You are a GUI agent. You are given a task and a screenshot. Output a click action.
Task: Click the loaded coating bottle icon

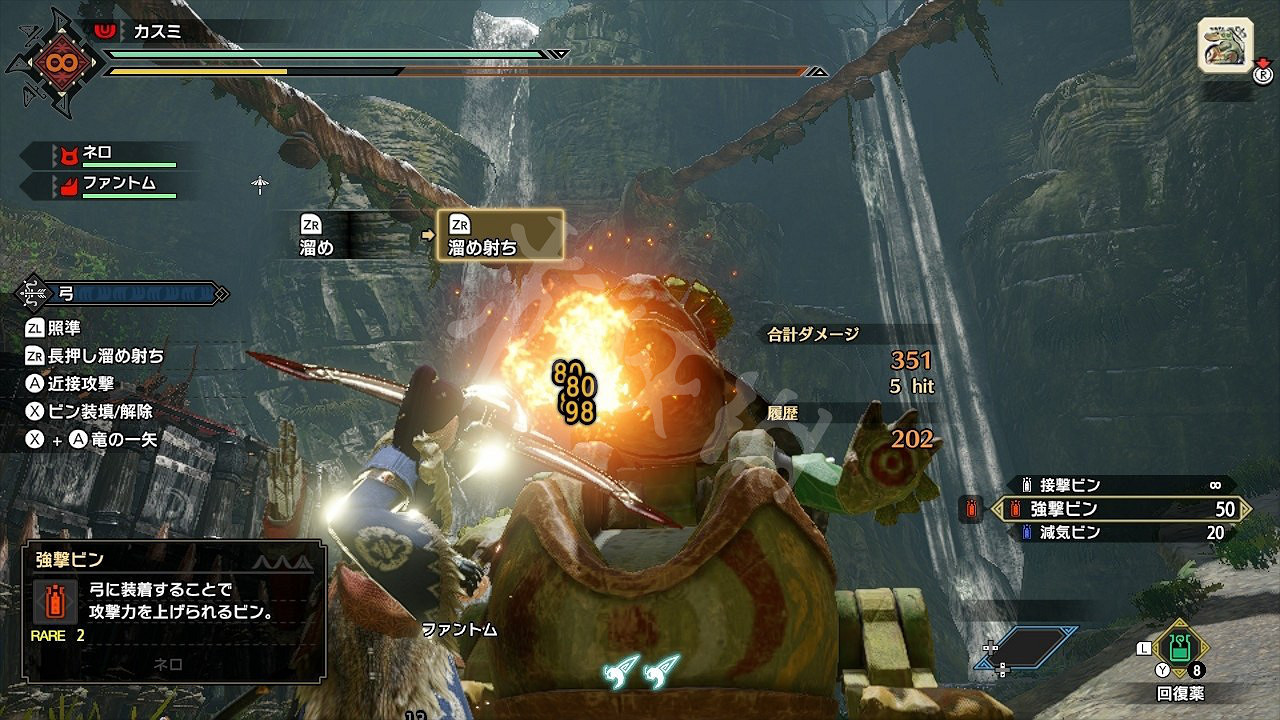coord(969,509)
